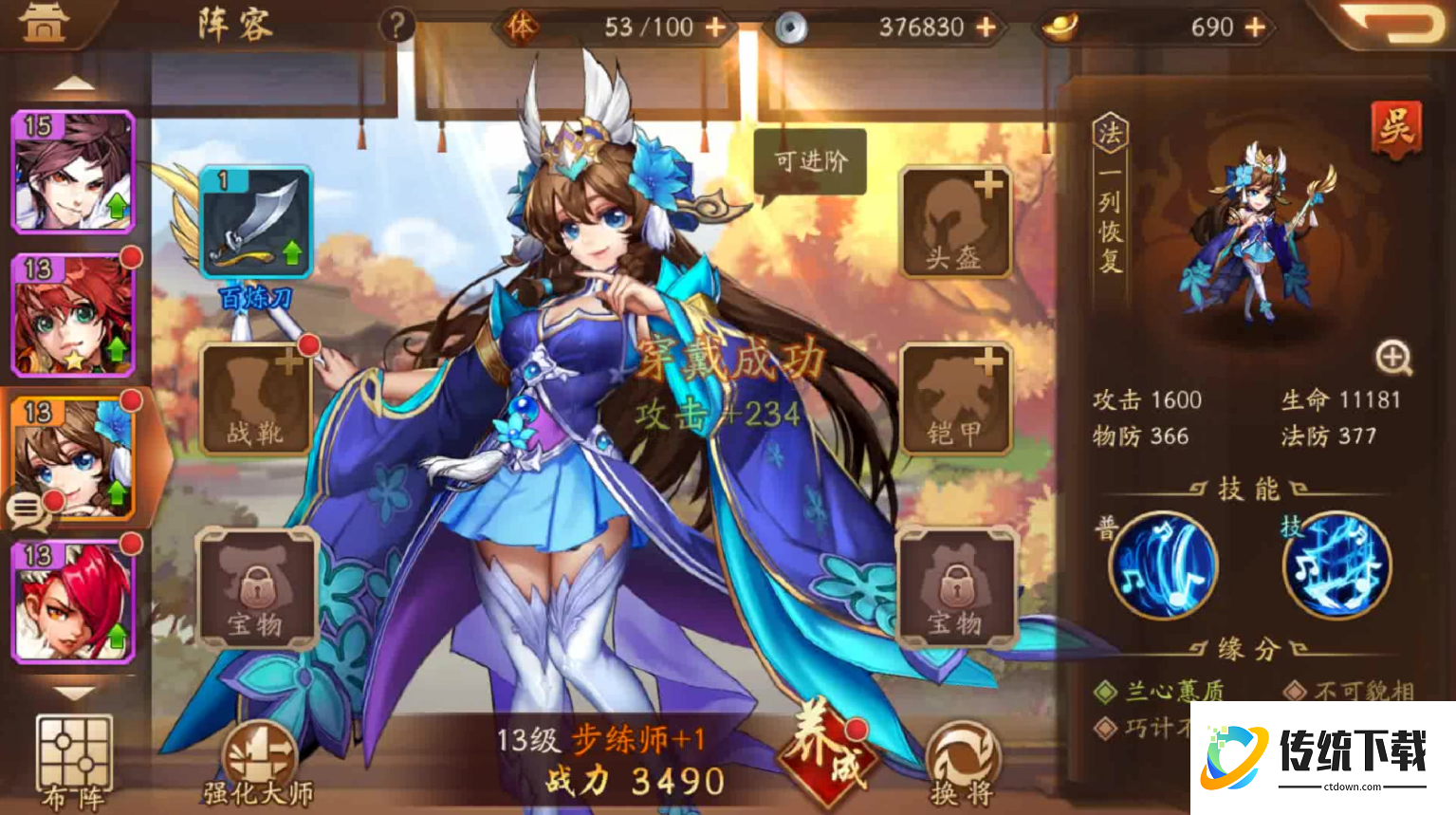
Task: Click the stamina 53/100 progress bar
Action: tap(617, 27)
